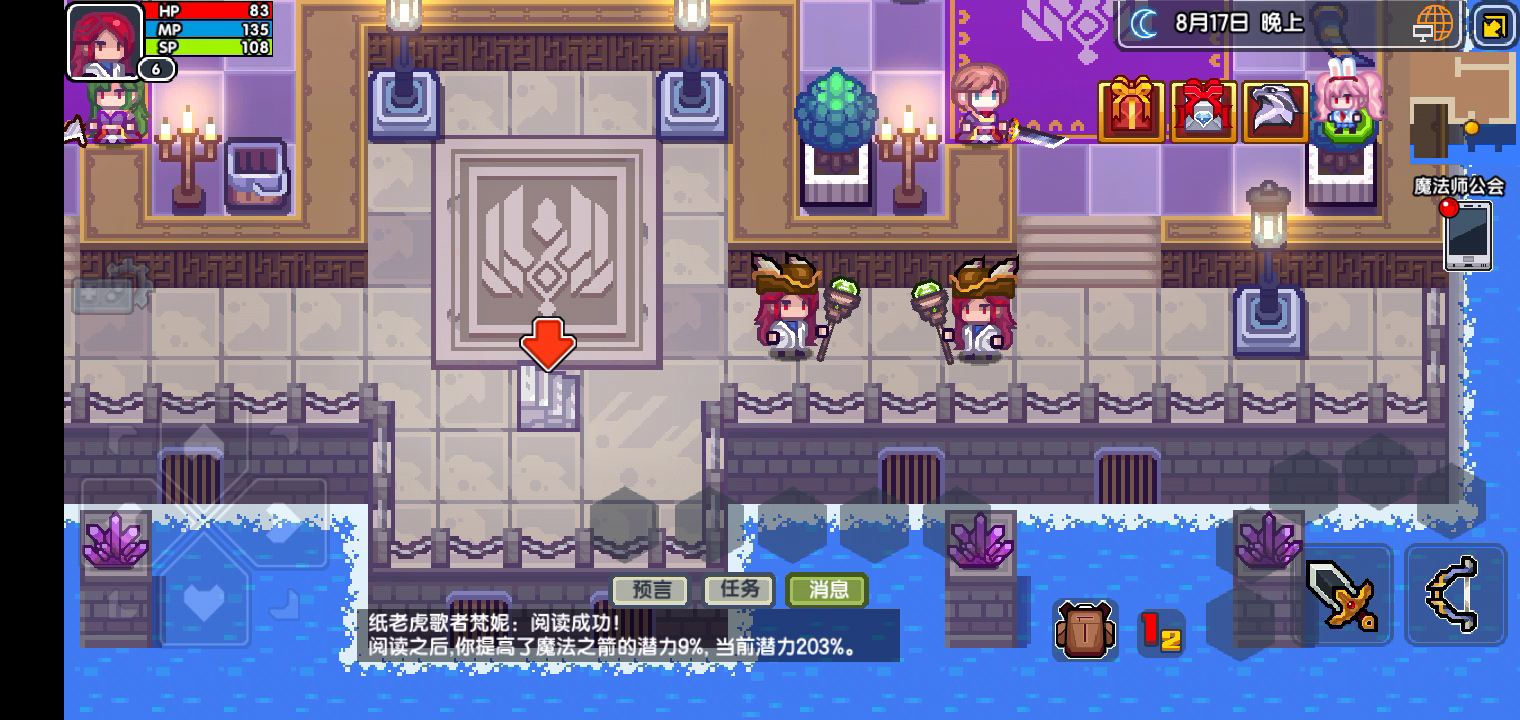Click the red HP bar

[210, 12]
